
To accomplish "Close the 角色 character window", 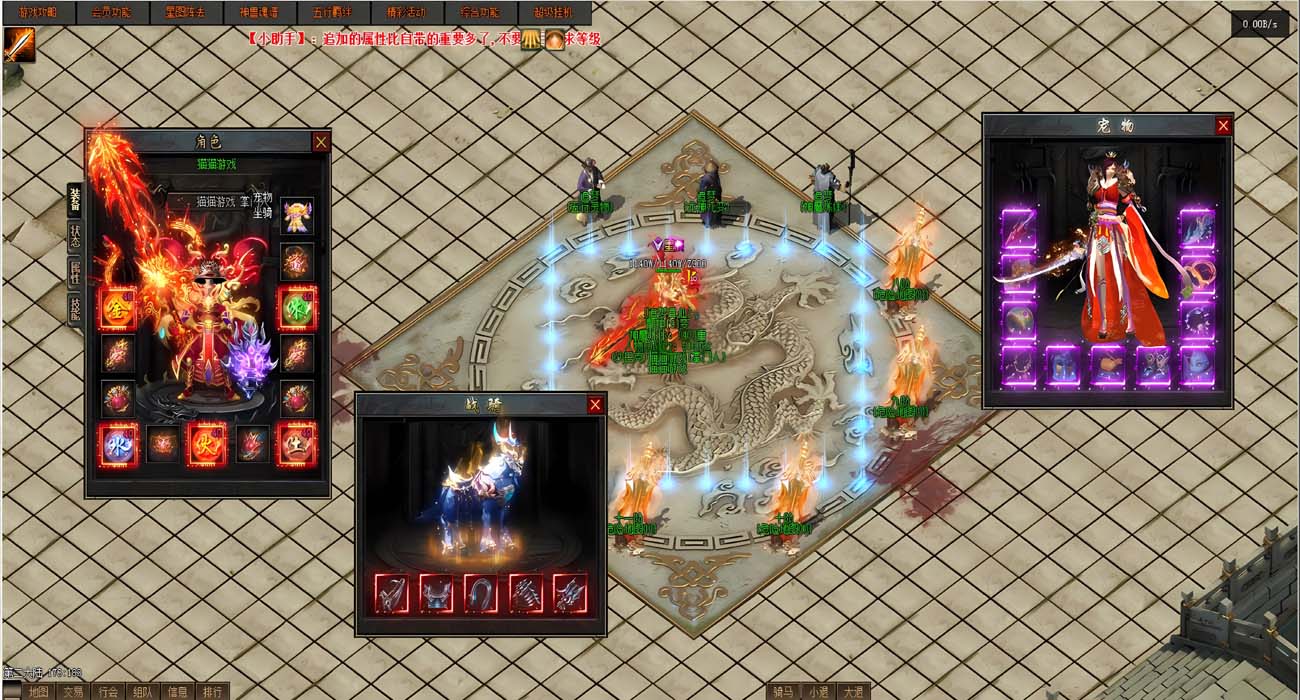I will click(321, 142).
